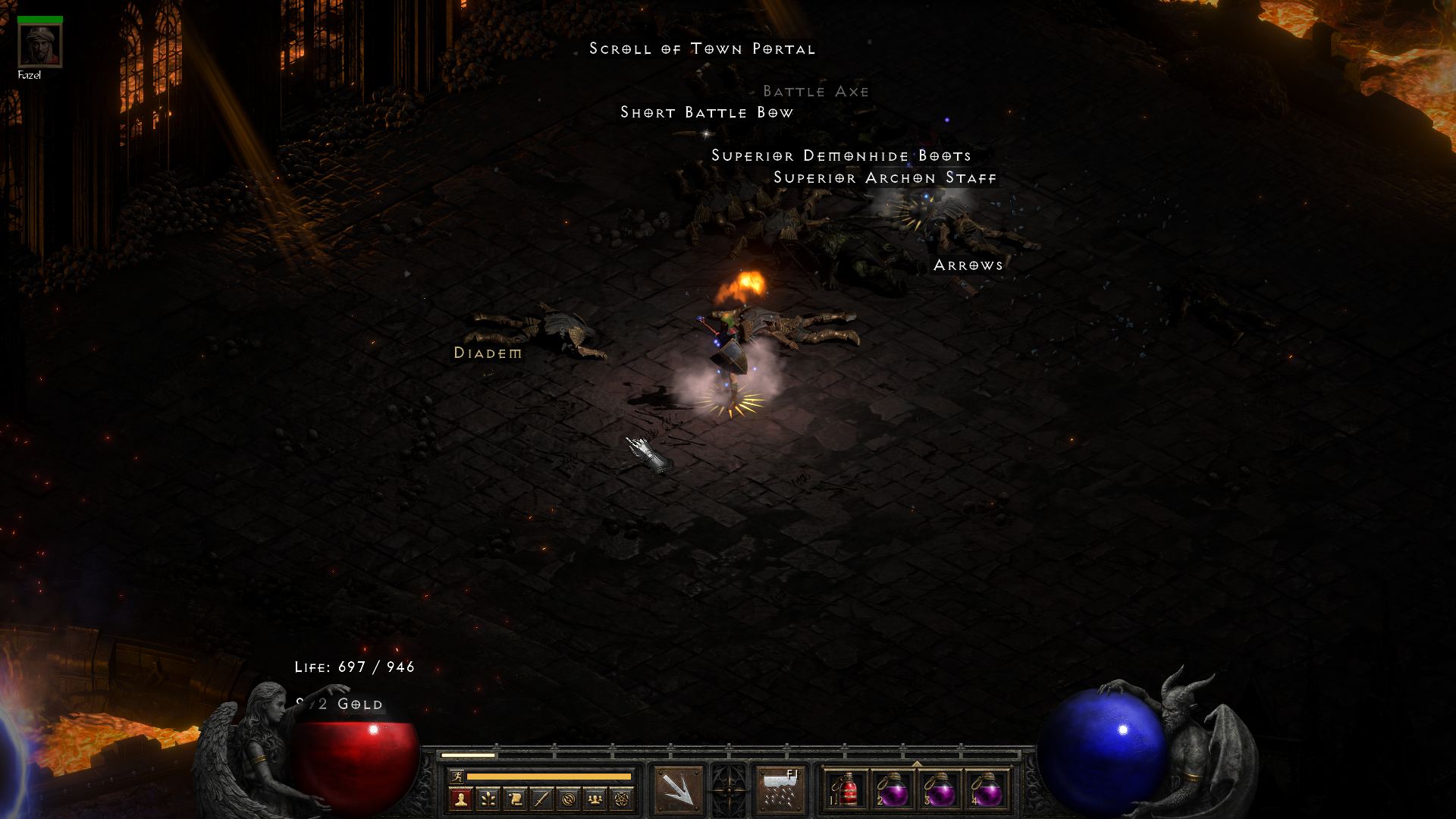Open character screen via red bust icon
The height and width of the screenshot is (819, 1456).
[460, 799]
